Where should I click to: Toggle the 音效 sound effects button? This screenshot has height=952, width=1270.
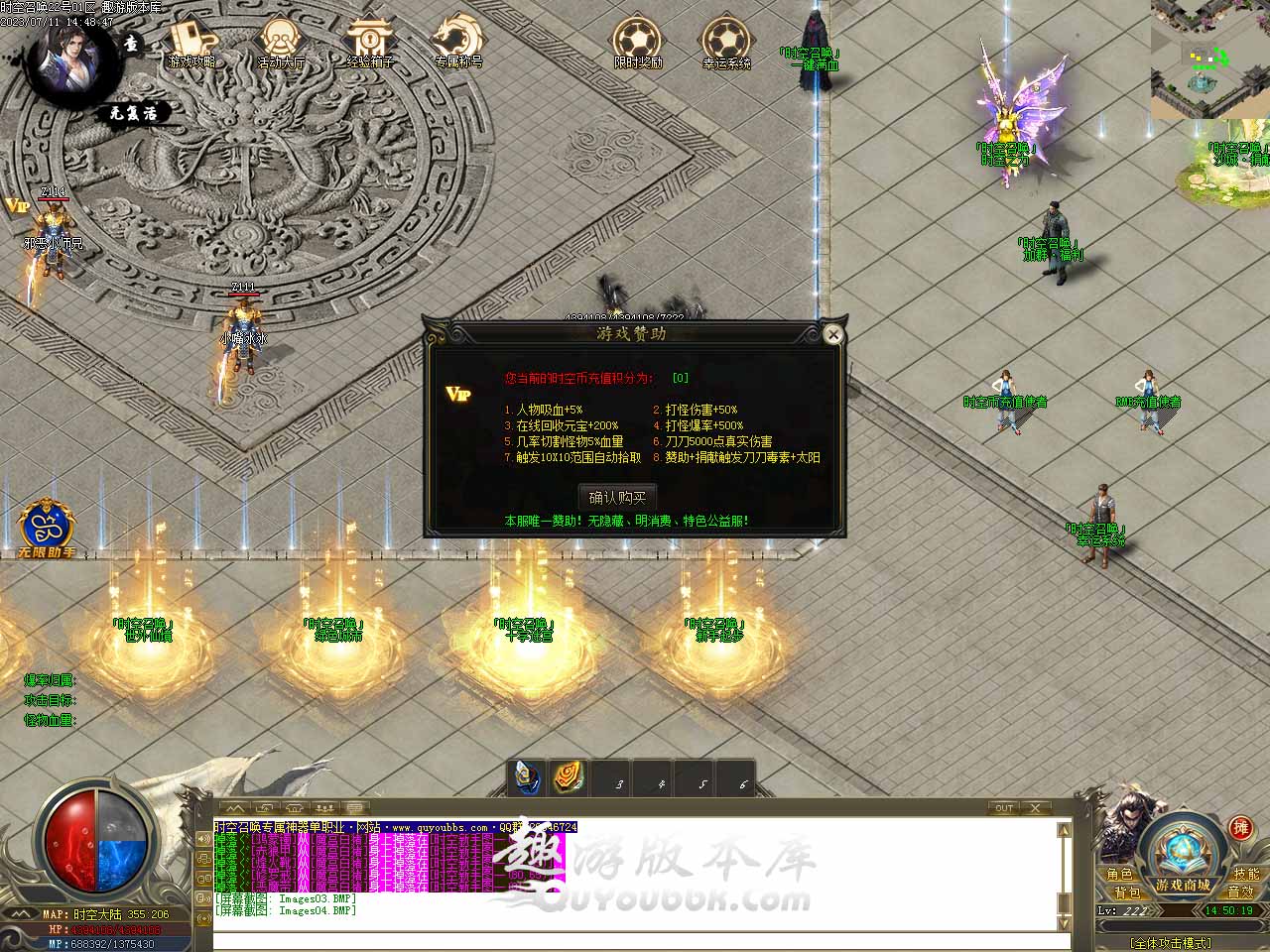click(x=1240, y=892)
